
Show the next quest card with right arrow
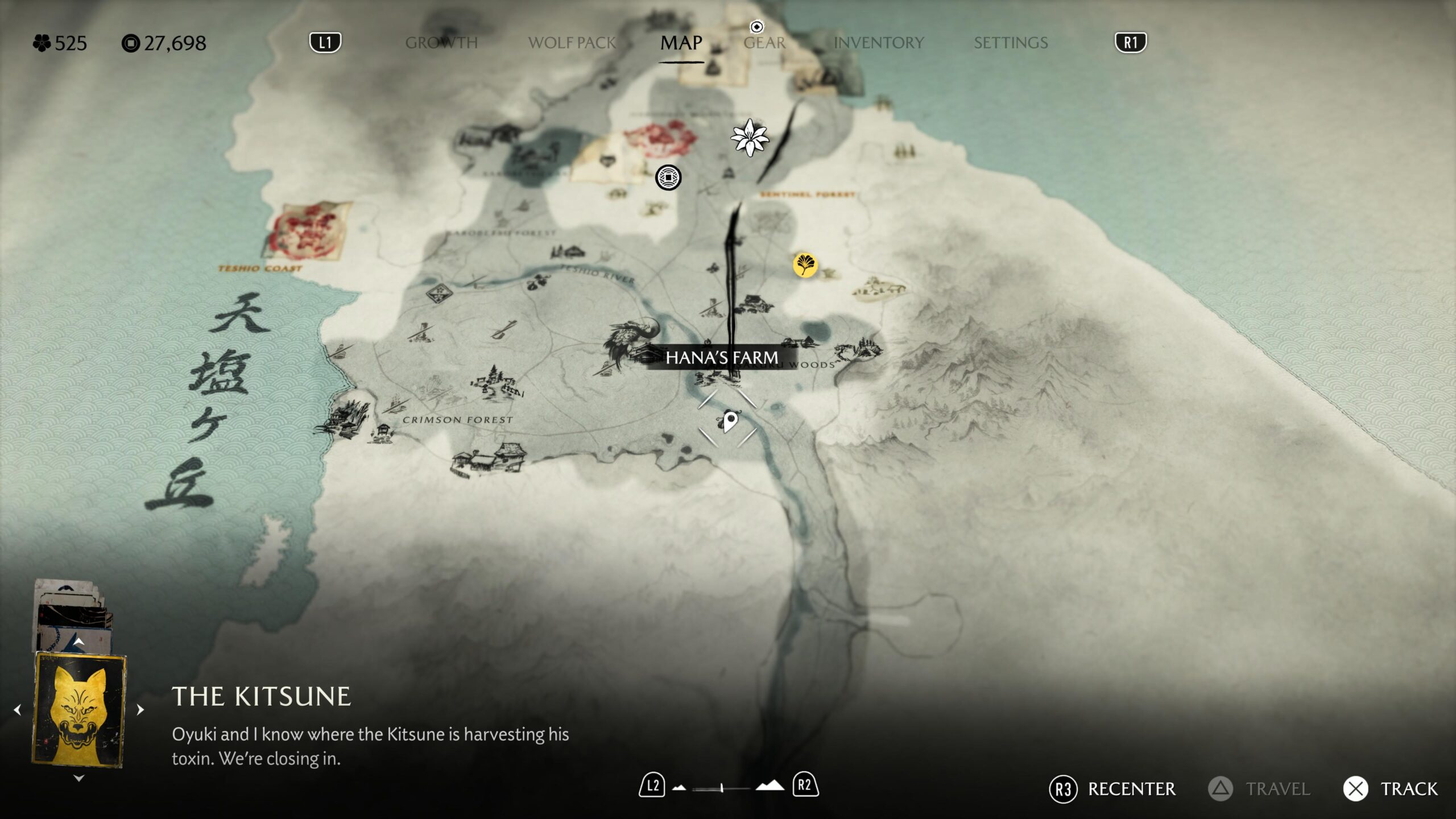[140, 710]
